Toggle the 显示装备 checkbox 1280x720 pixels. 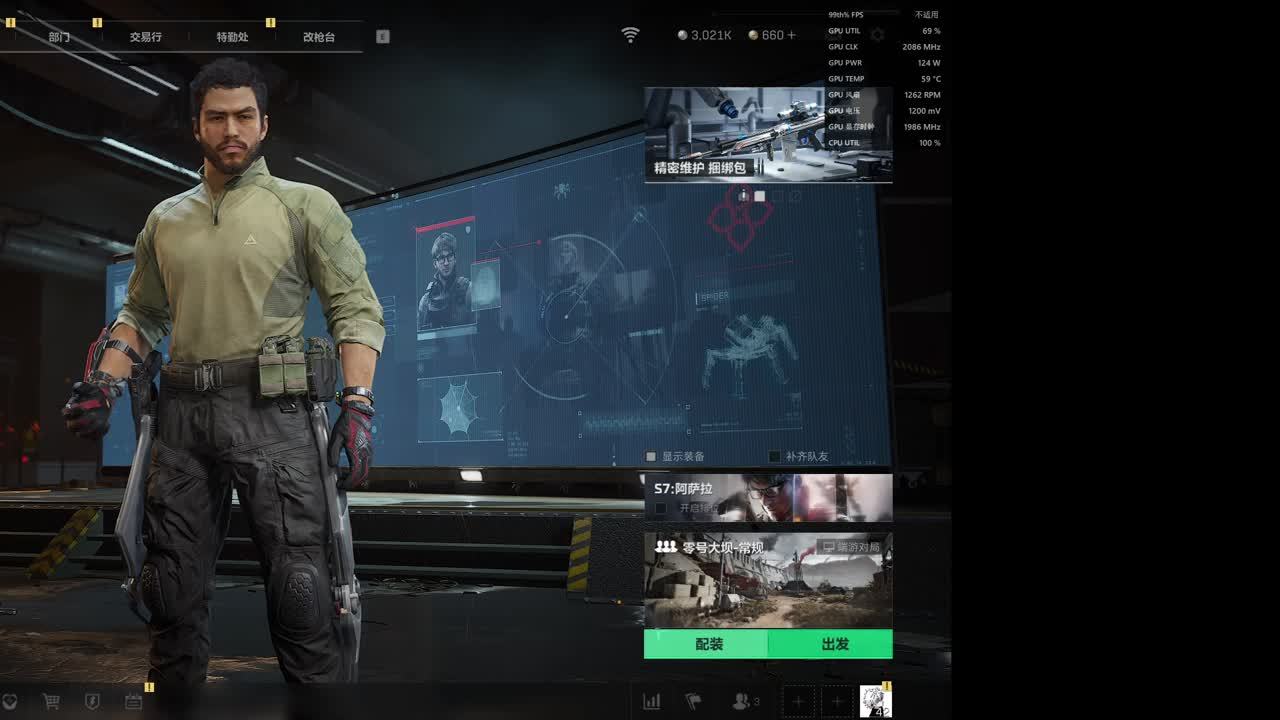pos(651,457)
